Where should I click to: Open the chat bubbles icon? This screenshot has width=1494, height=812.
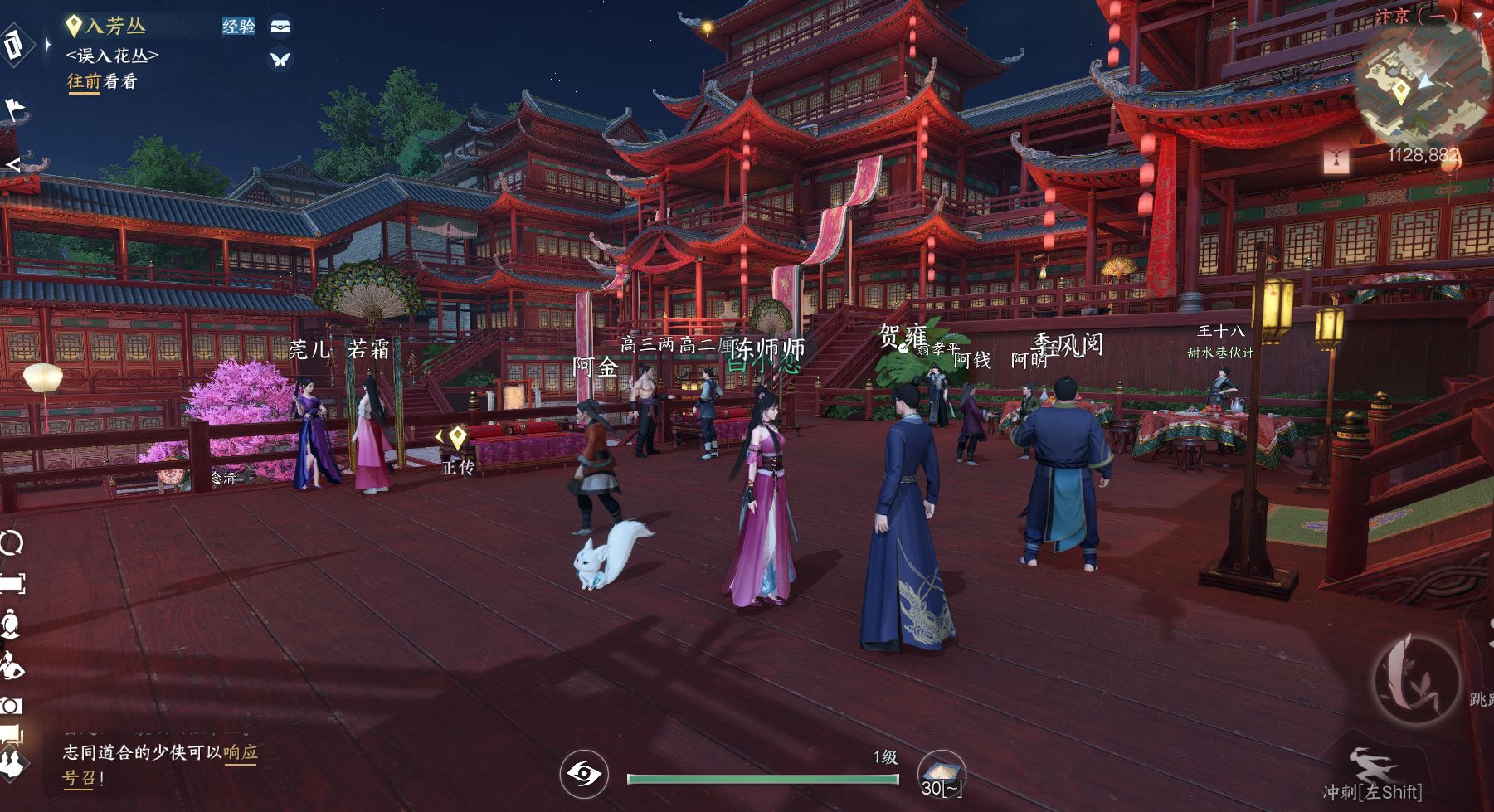[12, 735]
